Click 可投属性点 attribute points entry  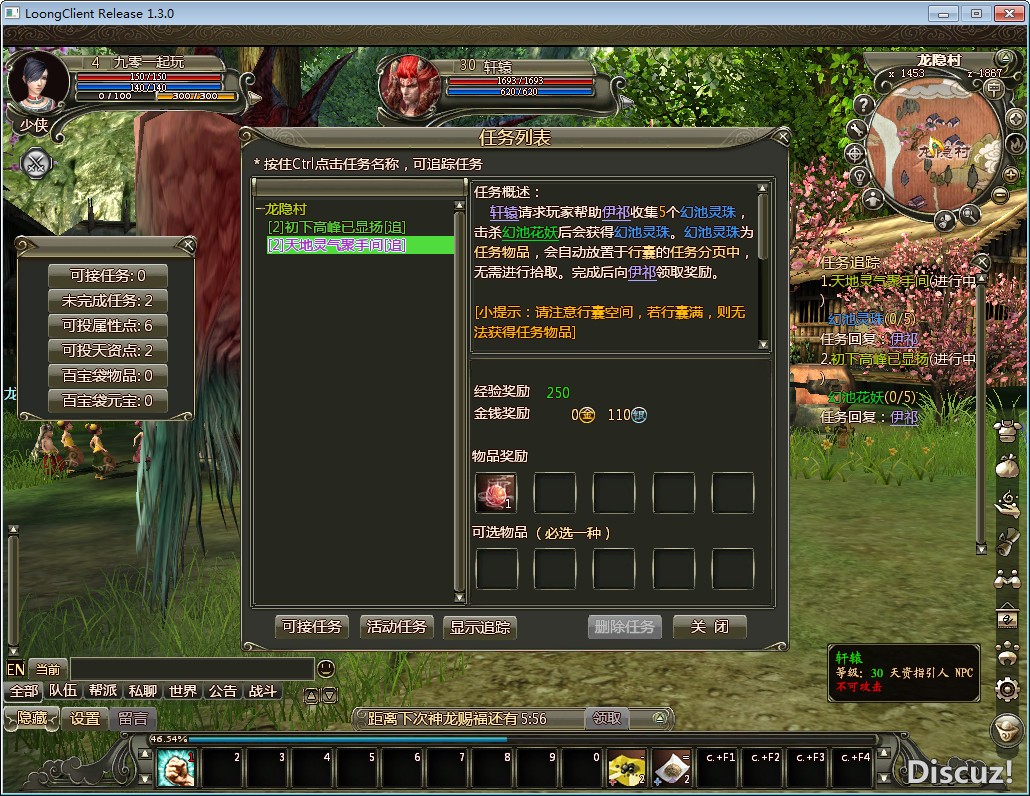(x=107, y=326)
